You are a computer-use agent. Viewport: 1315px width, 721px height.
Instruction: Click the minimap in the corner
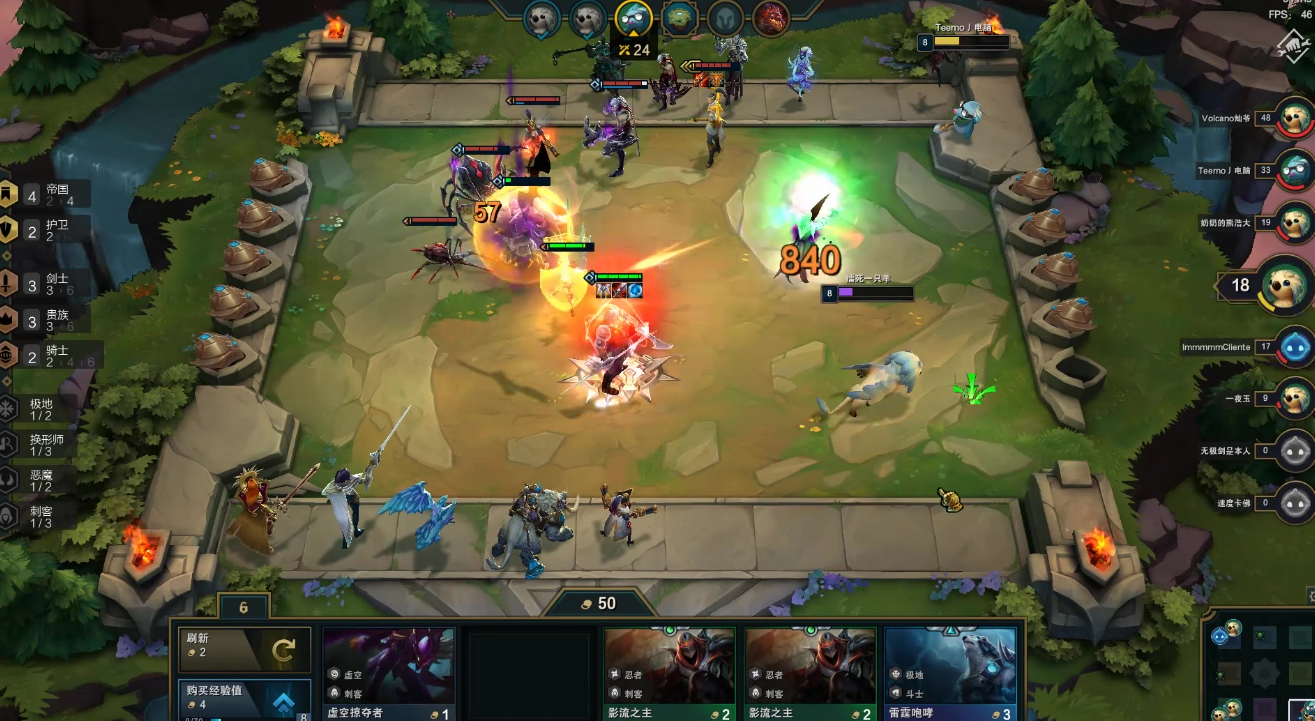[x=1260, y=668]
